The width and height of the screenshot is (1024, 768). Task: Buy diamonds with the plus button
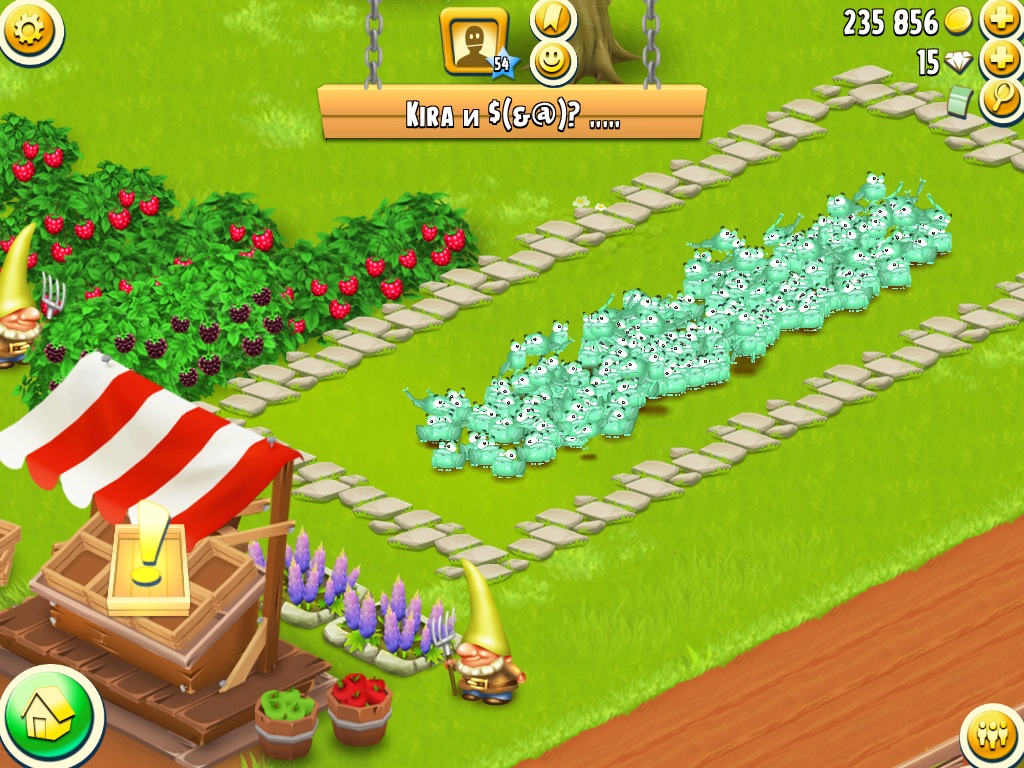click(x=1000, y=59)
